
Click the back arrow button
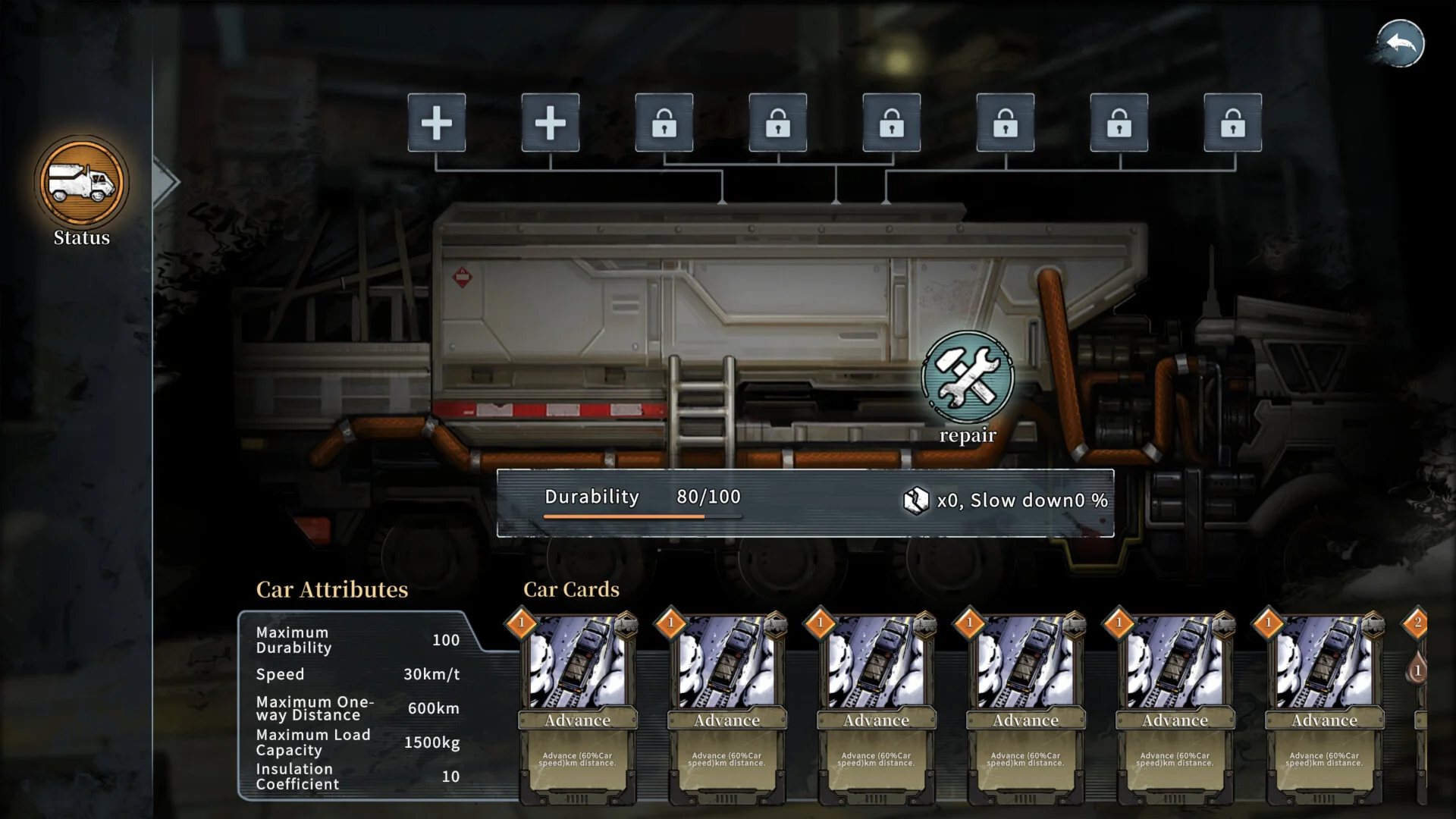pyautogui.click(x=1401, y=43)
